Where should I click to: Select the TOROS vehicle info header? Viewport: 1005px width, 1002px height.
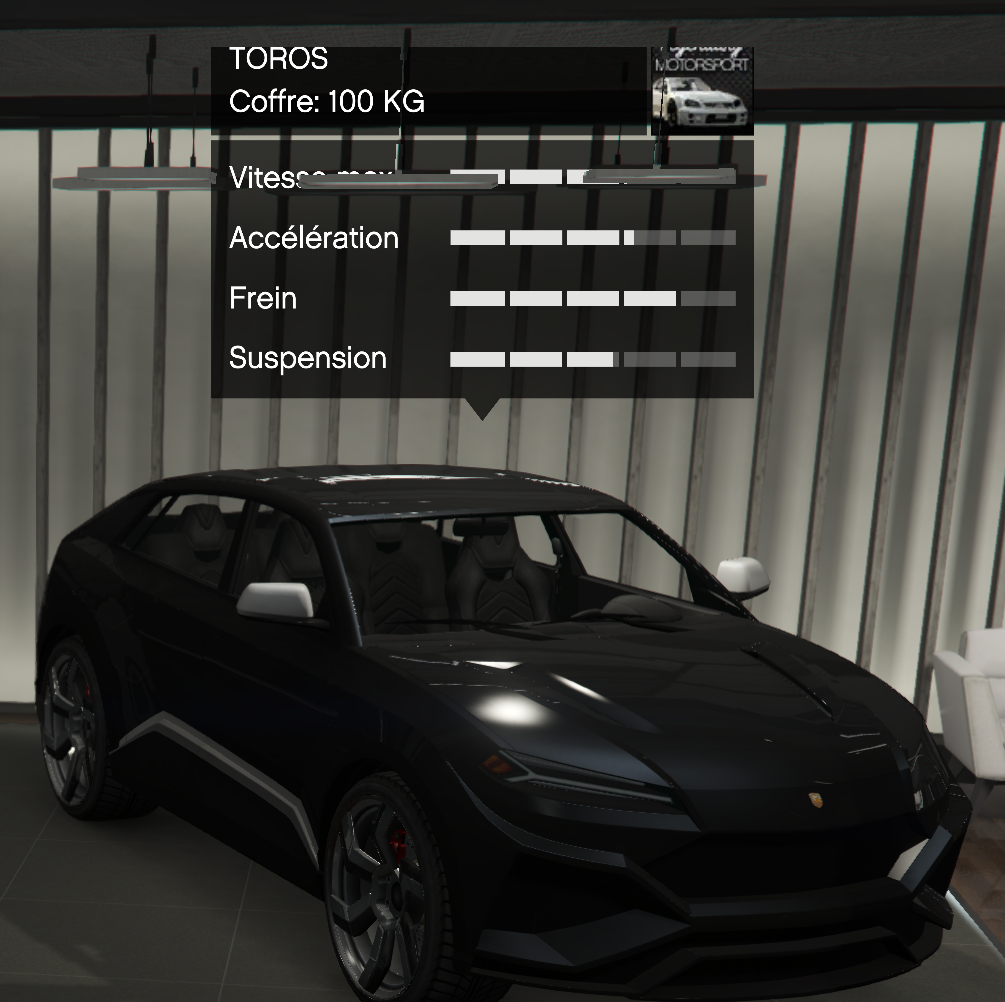click(x=428, y=82)
